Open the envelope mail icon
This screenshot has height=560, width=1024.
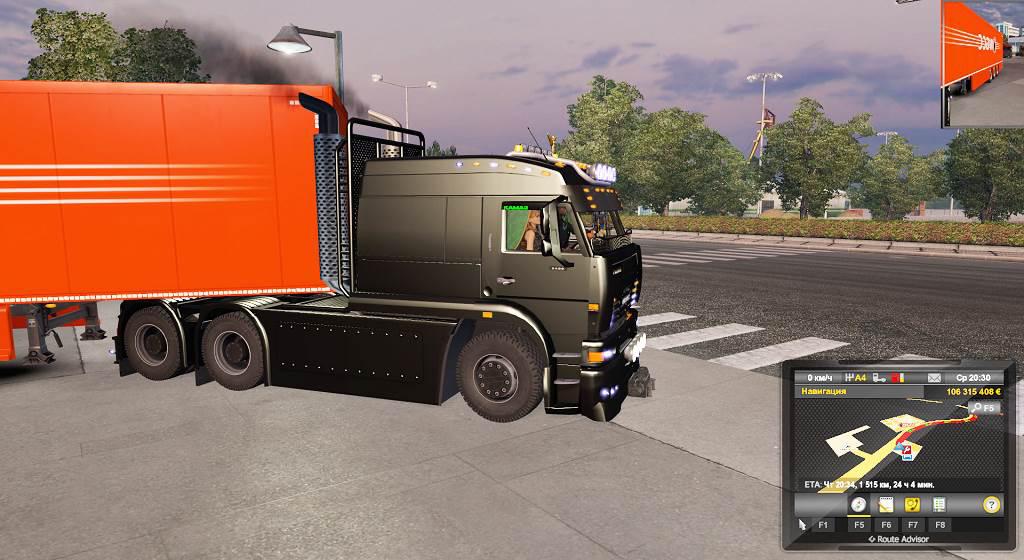click(x=934, y=378)
